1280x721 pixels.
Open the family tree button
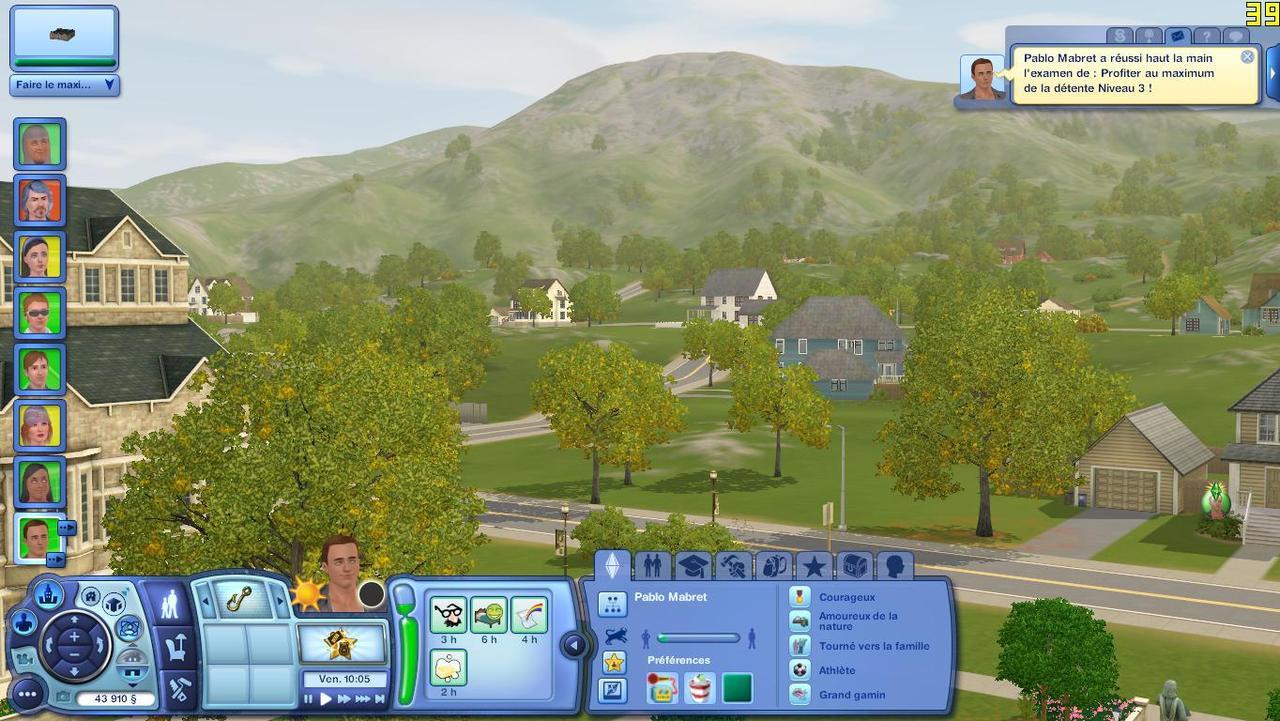pos(612,604)
